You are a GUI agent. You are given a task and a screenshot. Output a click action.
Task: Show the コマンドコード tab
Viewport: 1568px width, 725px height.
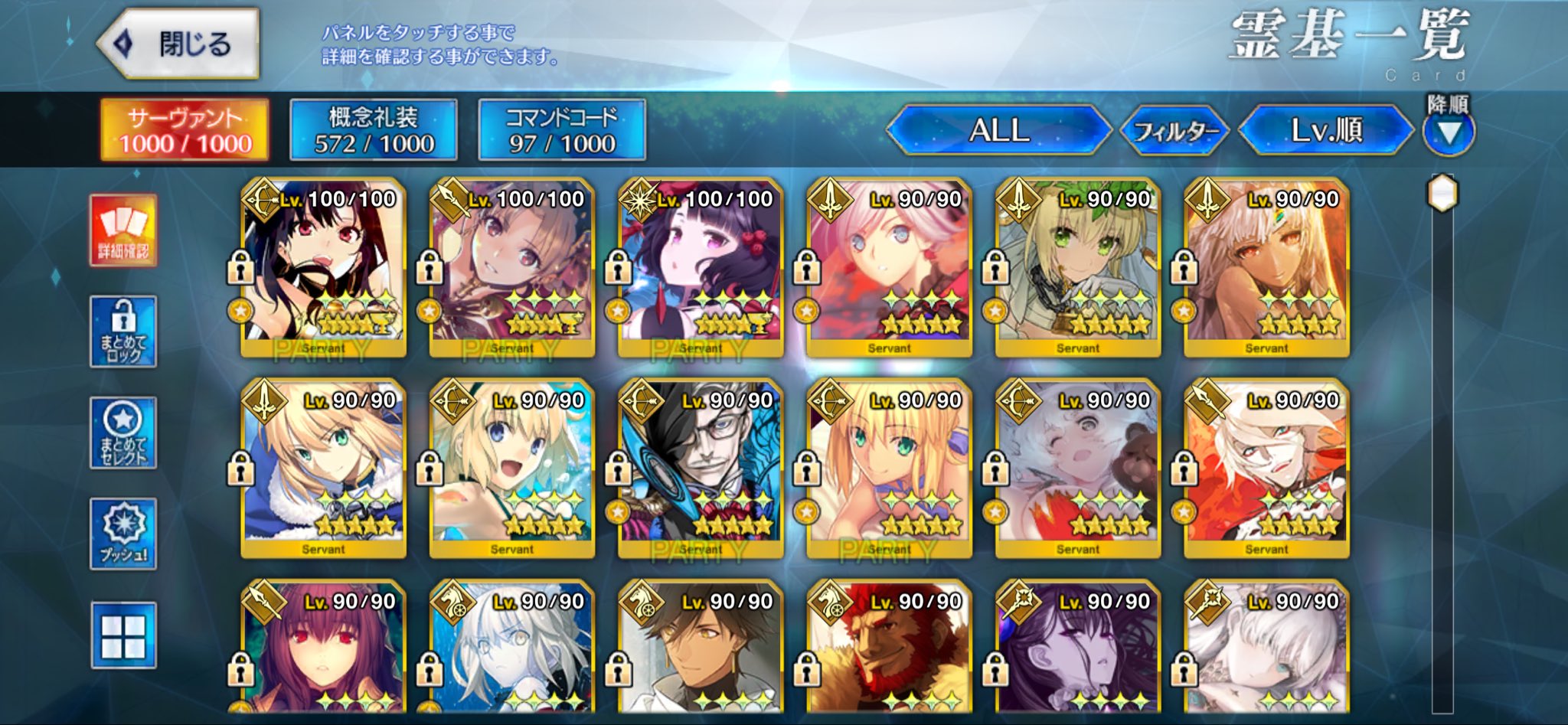[x=562, y=130]
